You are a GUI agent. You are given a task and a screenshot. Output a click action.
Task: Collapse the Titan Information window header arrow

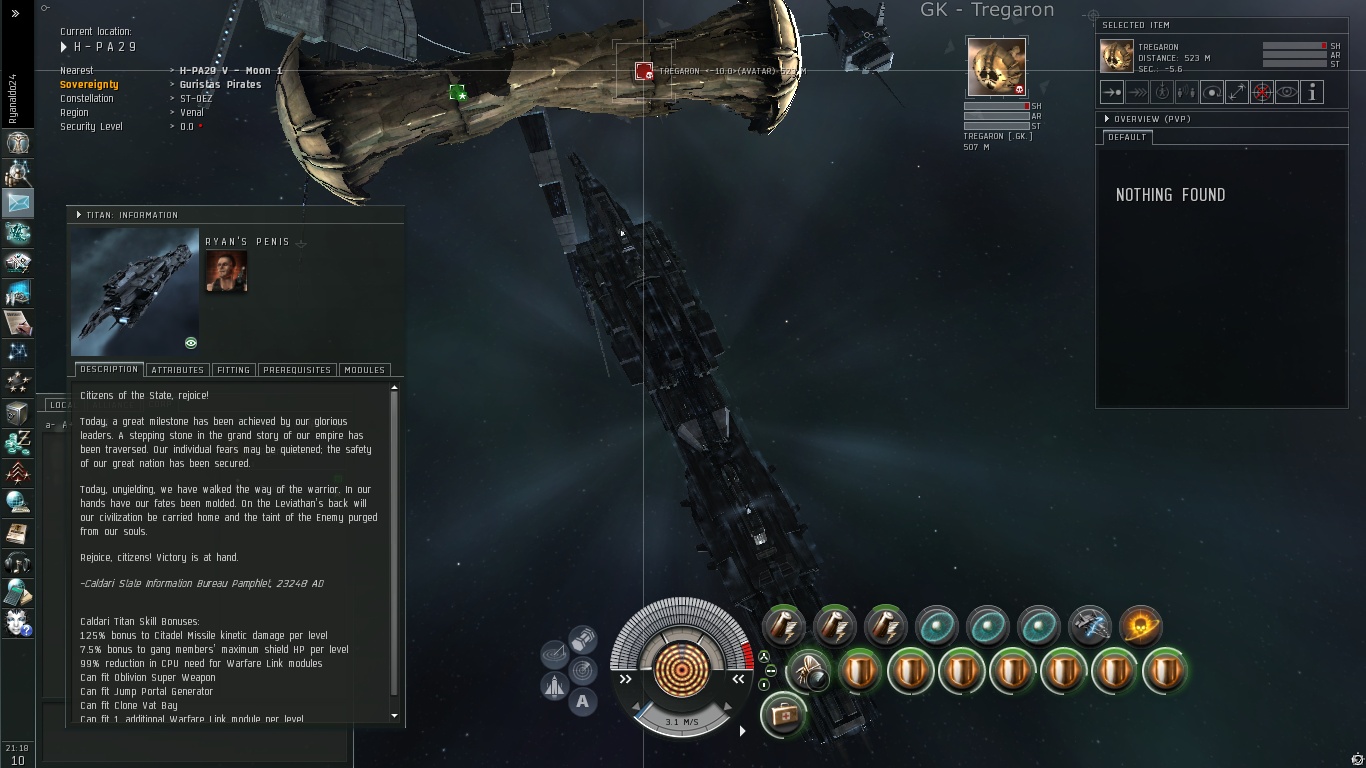(x=79, y=215)
